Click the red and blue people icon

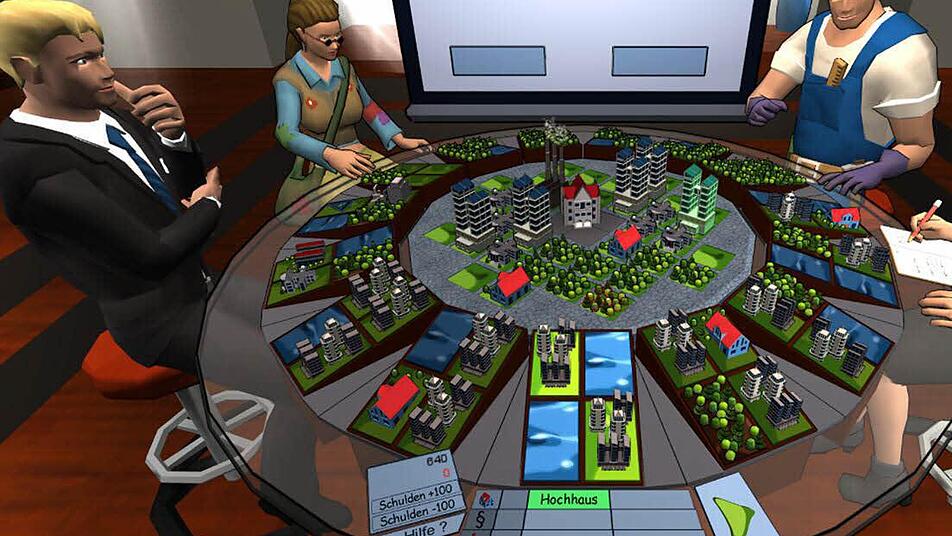pos(484,499)
